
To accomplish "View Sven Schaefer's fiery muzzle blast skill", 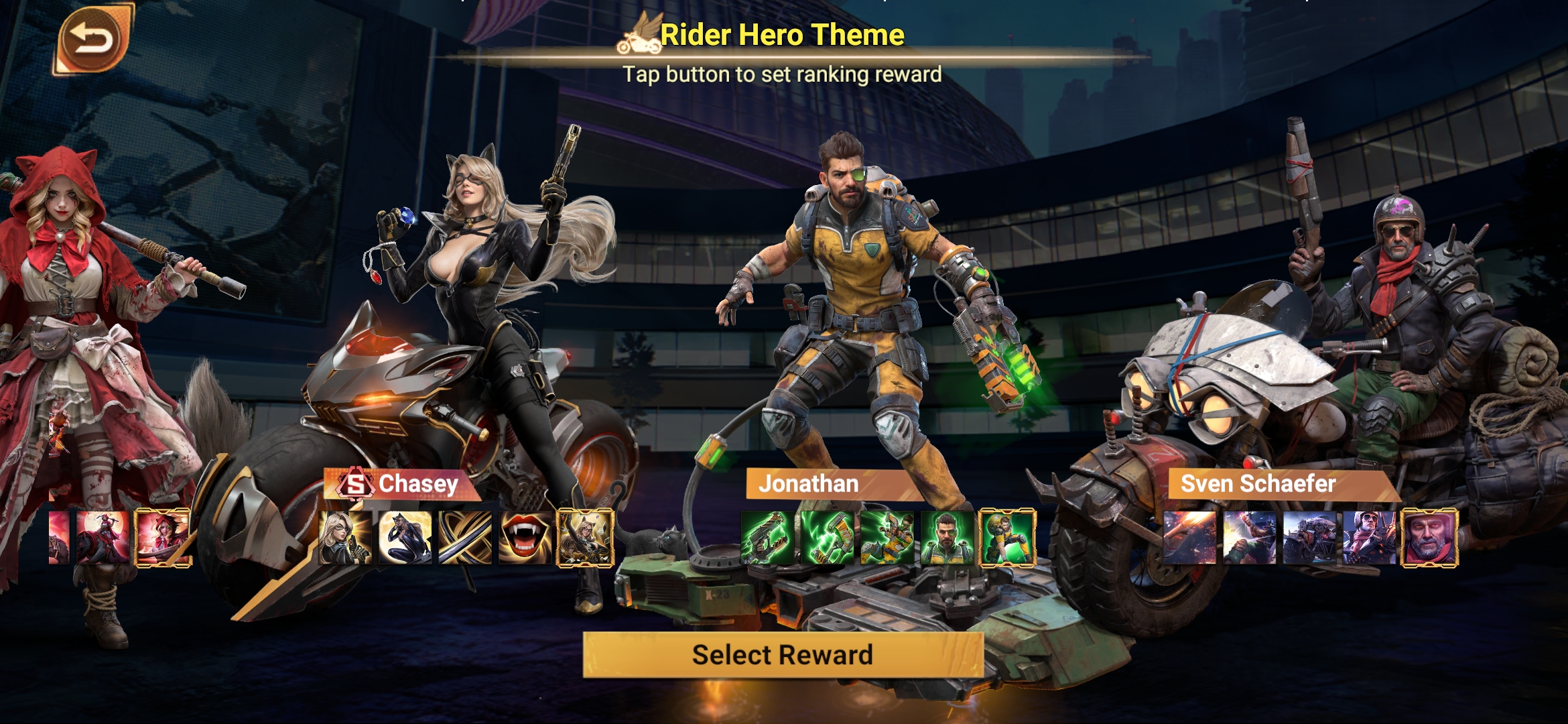I will [x=1189, y=538].
